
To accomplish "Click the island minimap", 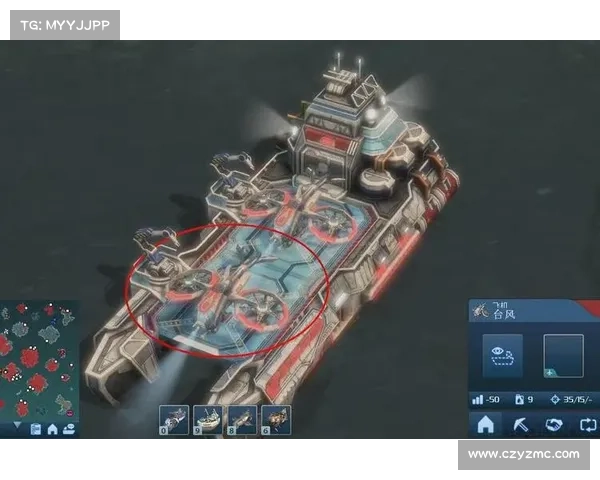I will (x=38, y=358).
